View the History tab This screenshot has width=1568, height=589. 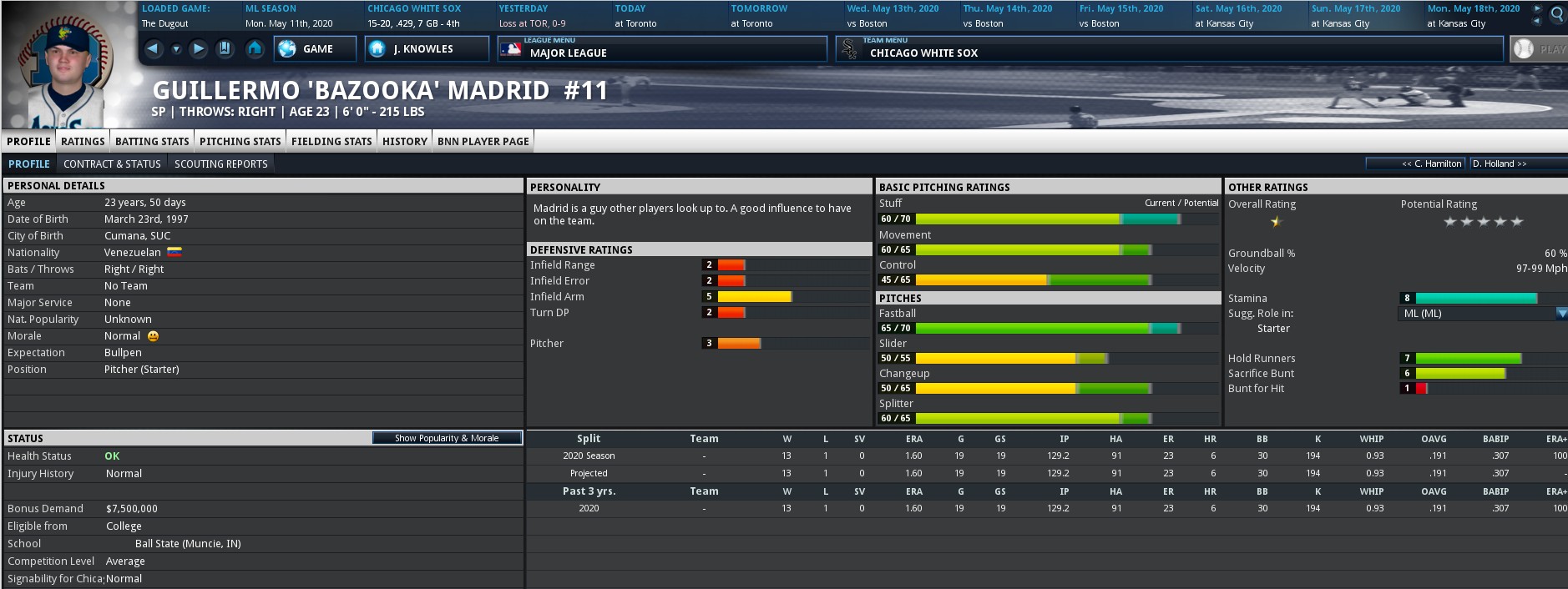coord(405,141)
